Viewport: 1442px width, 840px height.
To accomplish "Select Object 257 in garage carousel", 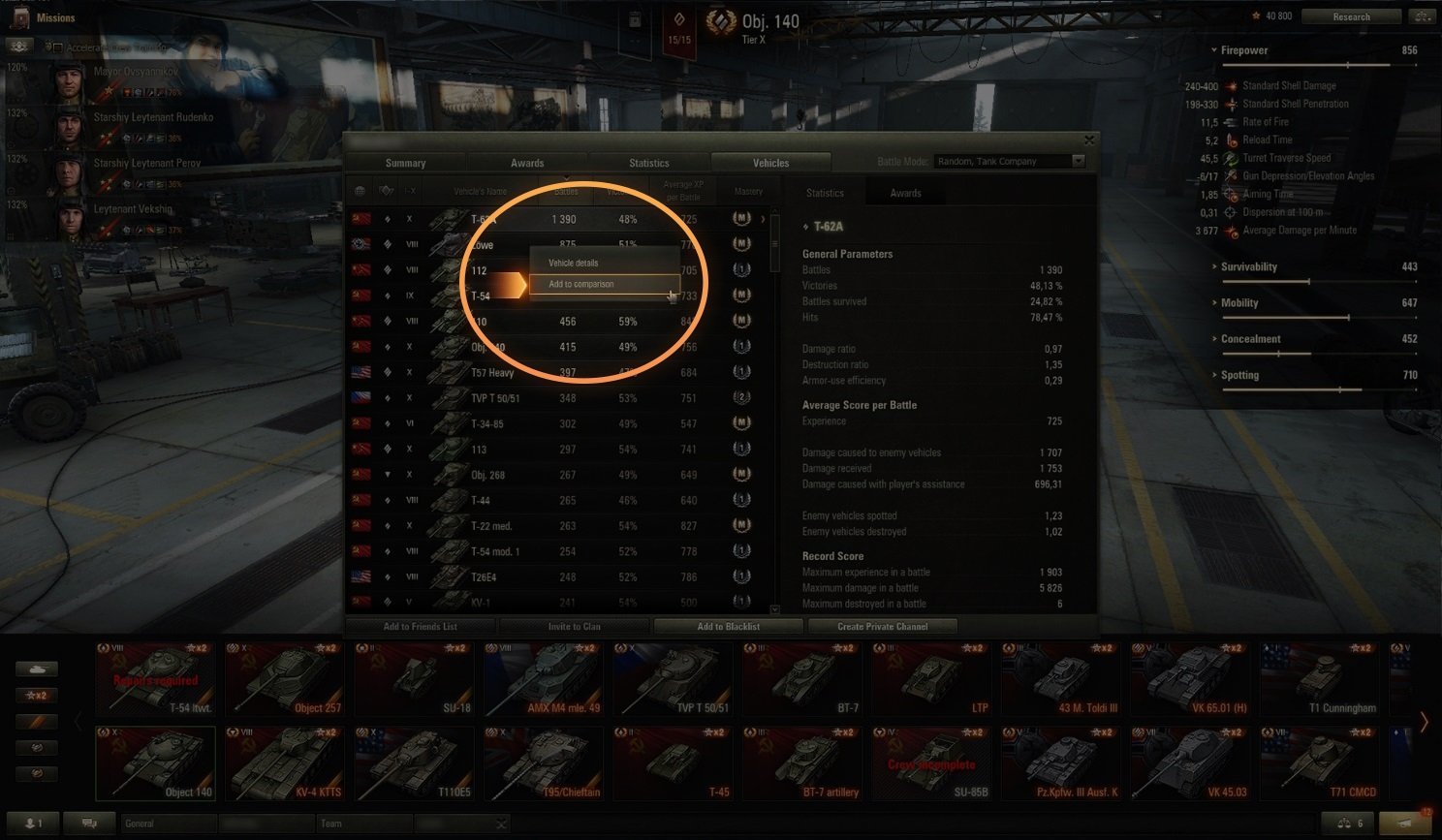I will click(x=286, y=678).
